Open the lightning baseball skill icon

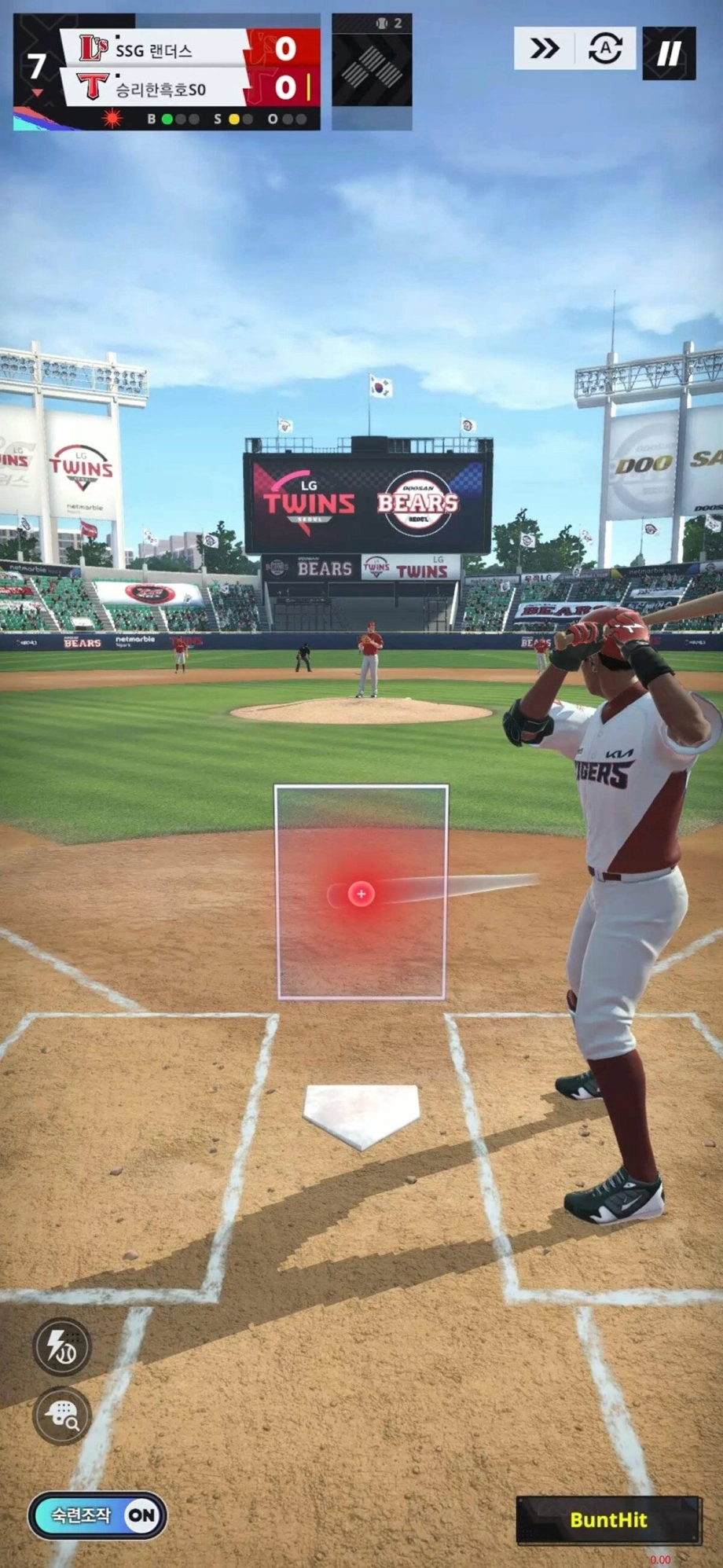tap(62, 1346)
